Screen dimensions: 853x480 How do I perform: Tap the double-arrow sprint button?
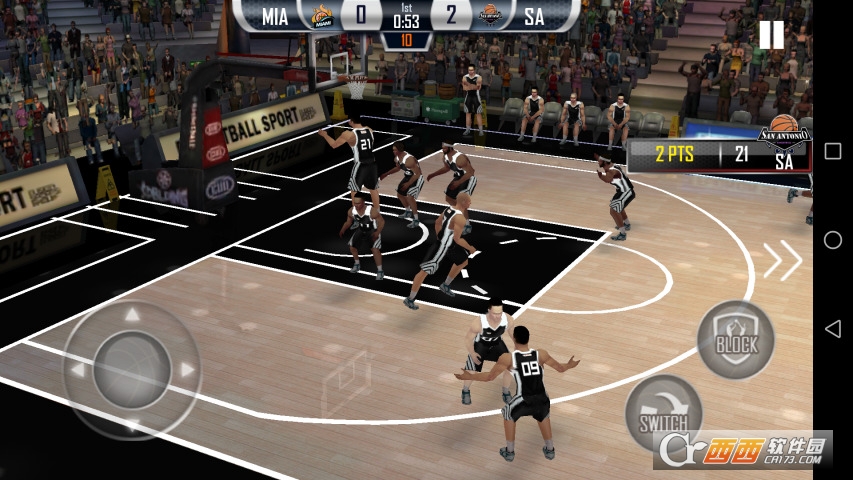(x=783, y=261)
